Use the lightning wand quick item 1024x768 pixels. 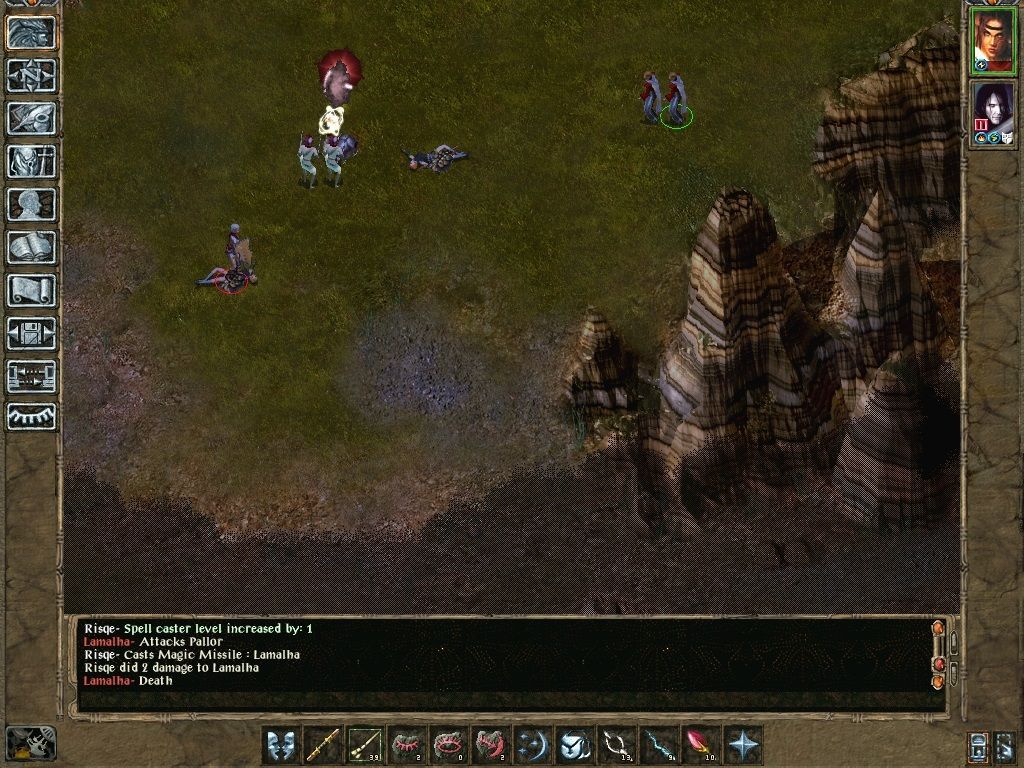pyautogui.click(x=660, y=745)
